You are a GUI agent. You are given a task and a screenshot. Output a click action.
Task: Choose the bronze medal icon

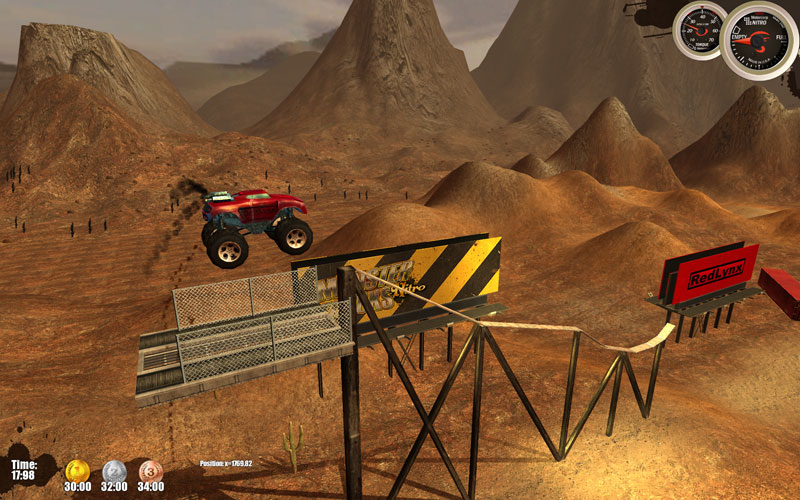click(x=150, y=470)
